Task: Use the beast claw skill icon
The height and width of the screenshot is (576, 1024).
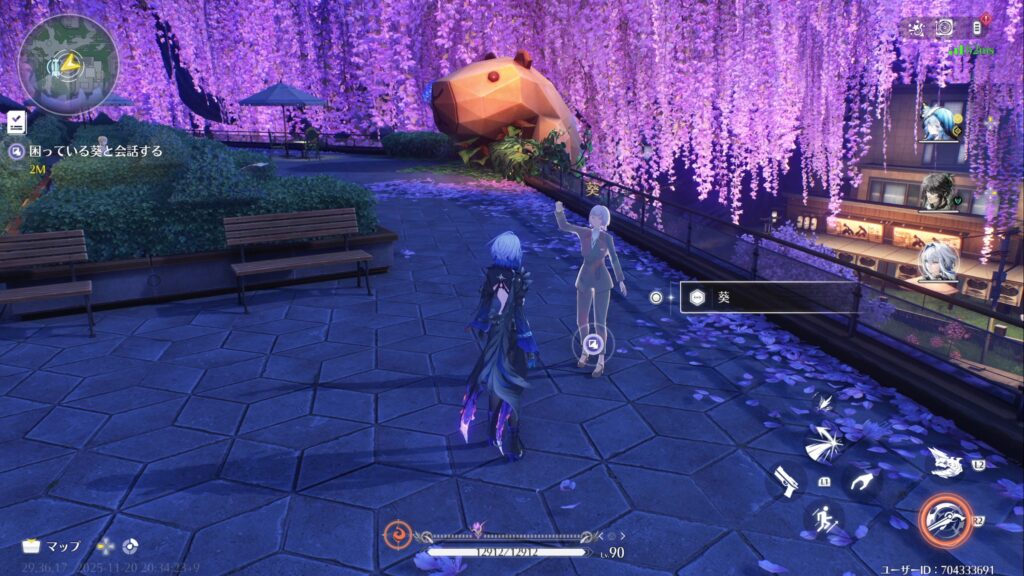Action: (945, 462)
